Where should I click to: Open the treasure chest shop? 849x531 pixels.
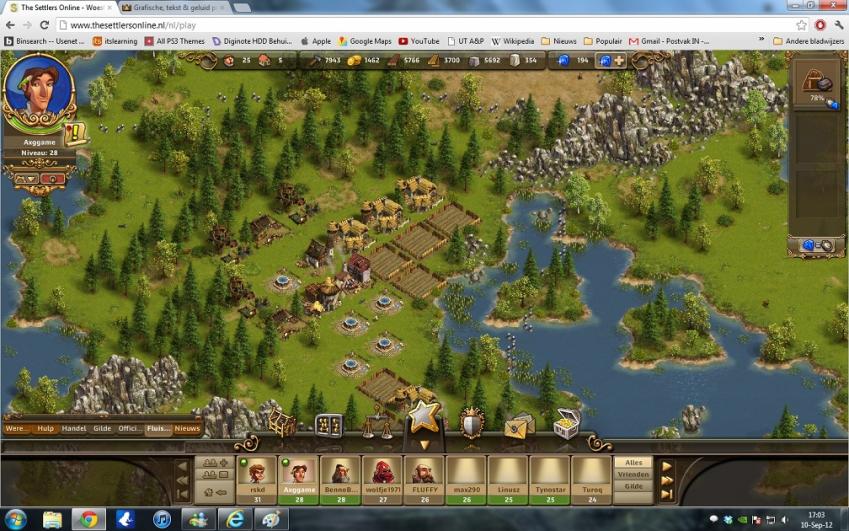pos(565,423)
